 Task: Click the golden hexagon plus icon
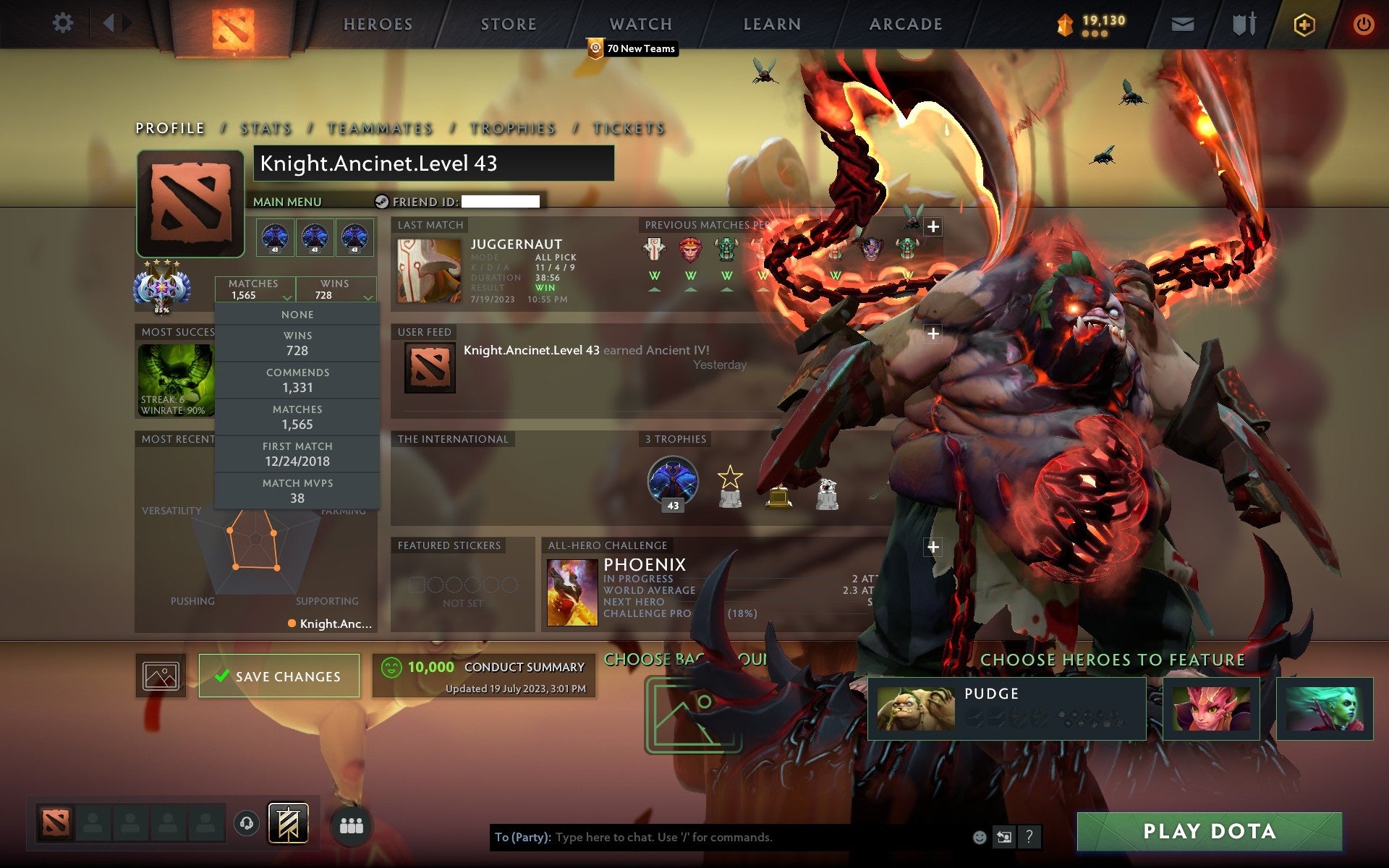click(x=1303, y=23)
